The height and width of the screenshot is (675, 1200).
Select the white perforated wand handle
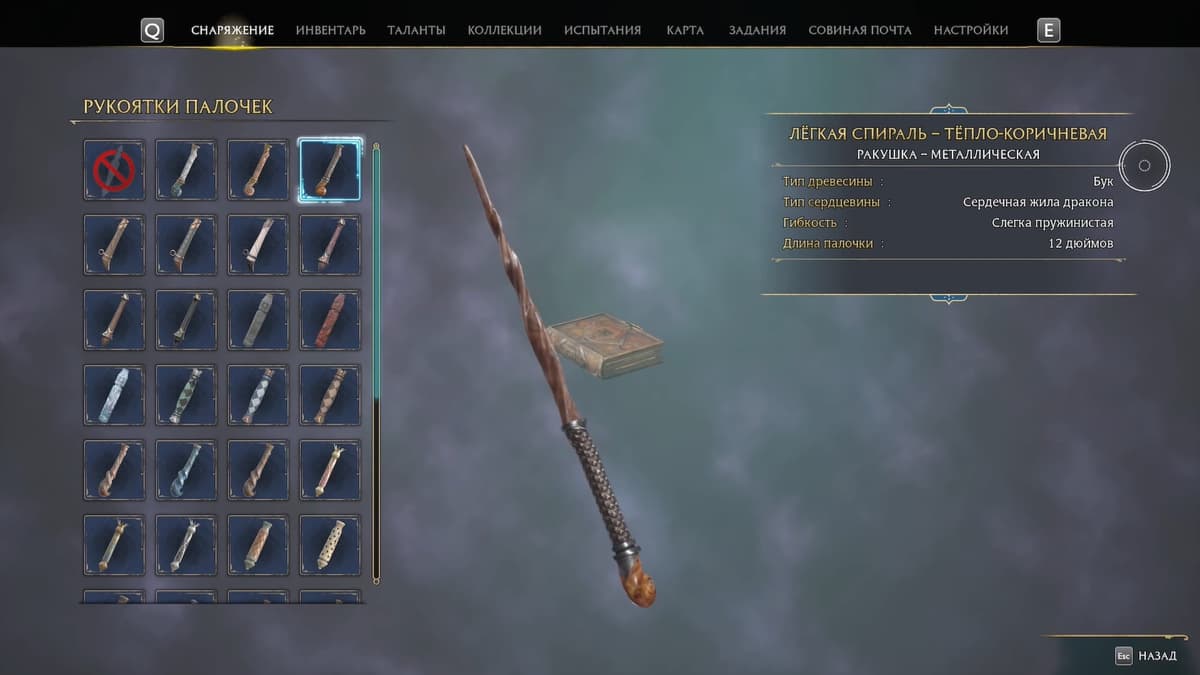pyautogui.click(x=330, y=545)
